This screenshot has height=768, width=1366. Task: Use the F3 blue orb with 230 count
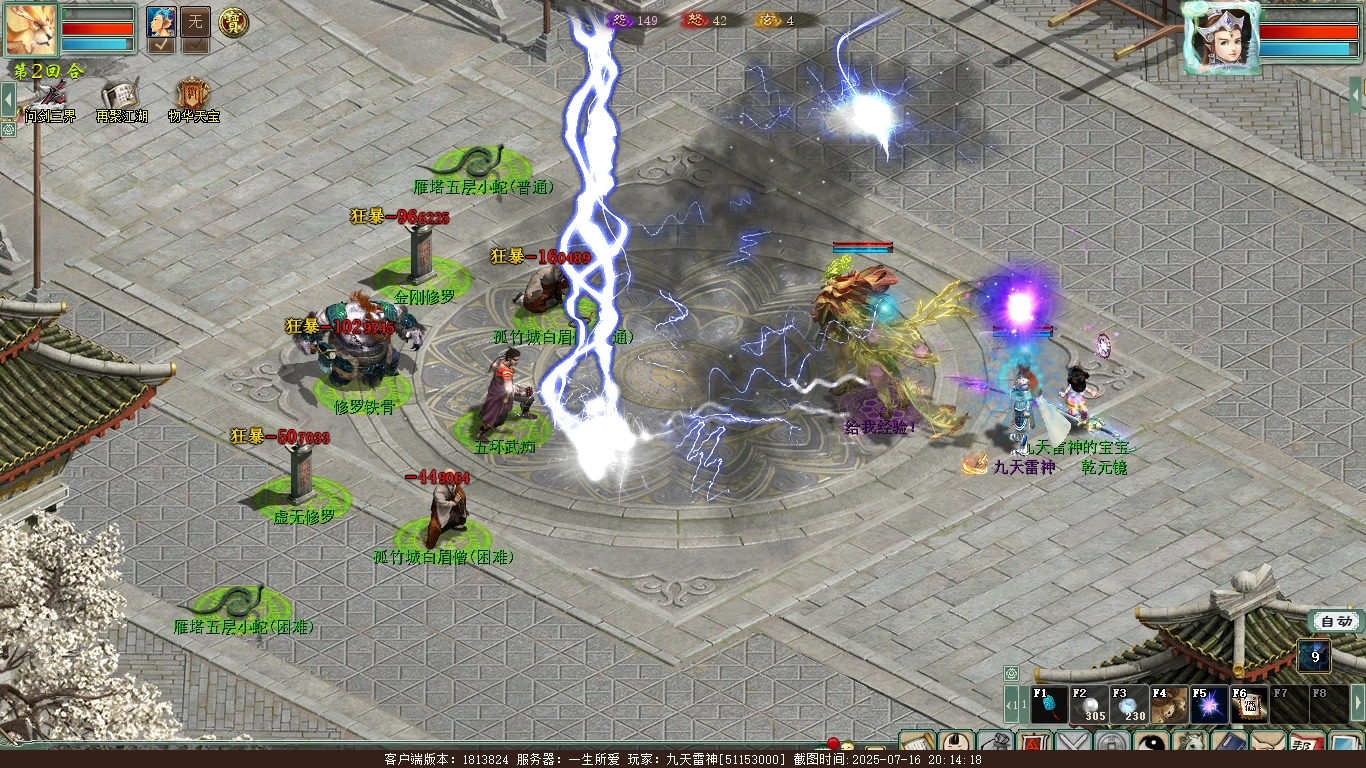(x=1129, y=705)
